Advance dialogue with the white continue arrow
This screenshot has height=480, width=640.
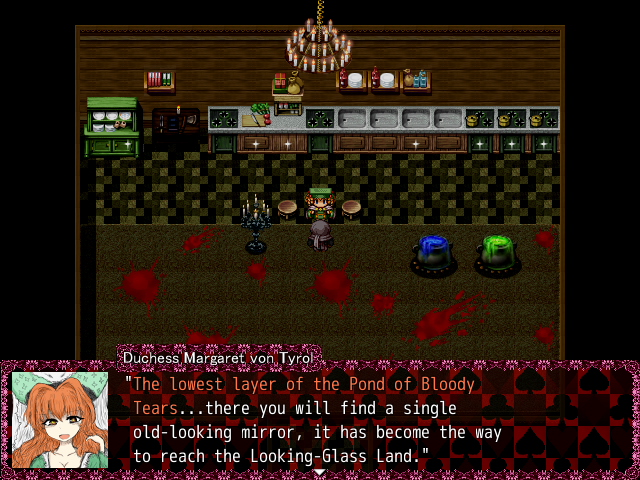(x=319, y=471)
